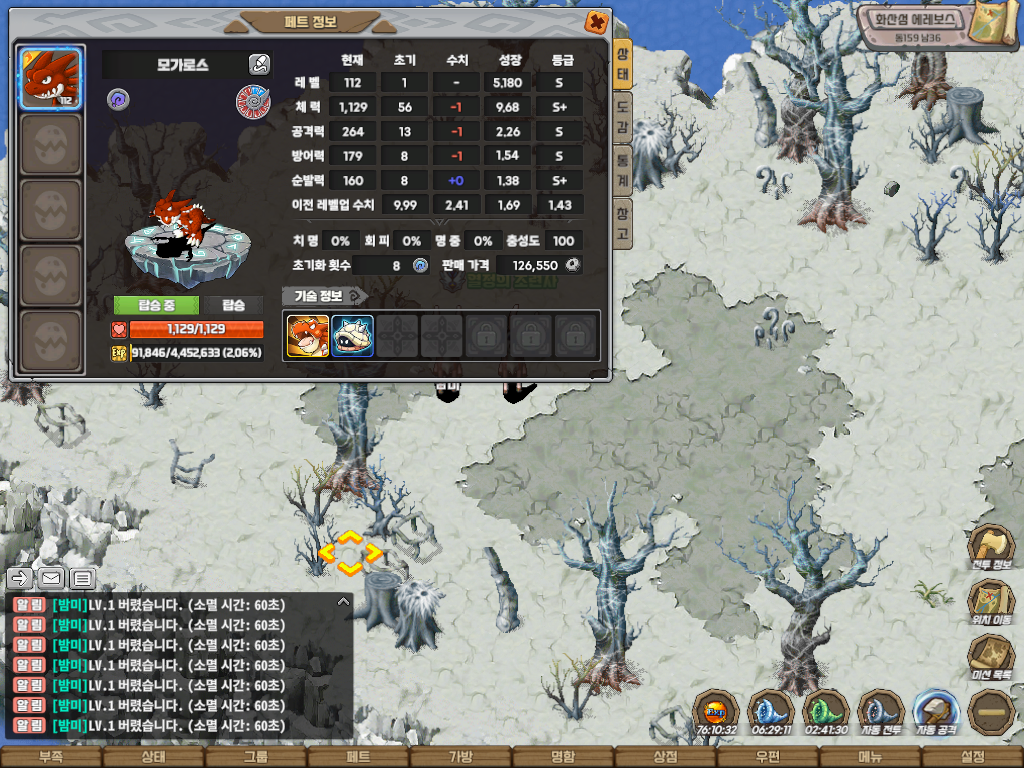Viewport: 1024px width, 768px height.
Task: Click the green 탑승 중 button
Action: (x=156, y=305)
